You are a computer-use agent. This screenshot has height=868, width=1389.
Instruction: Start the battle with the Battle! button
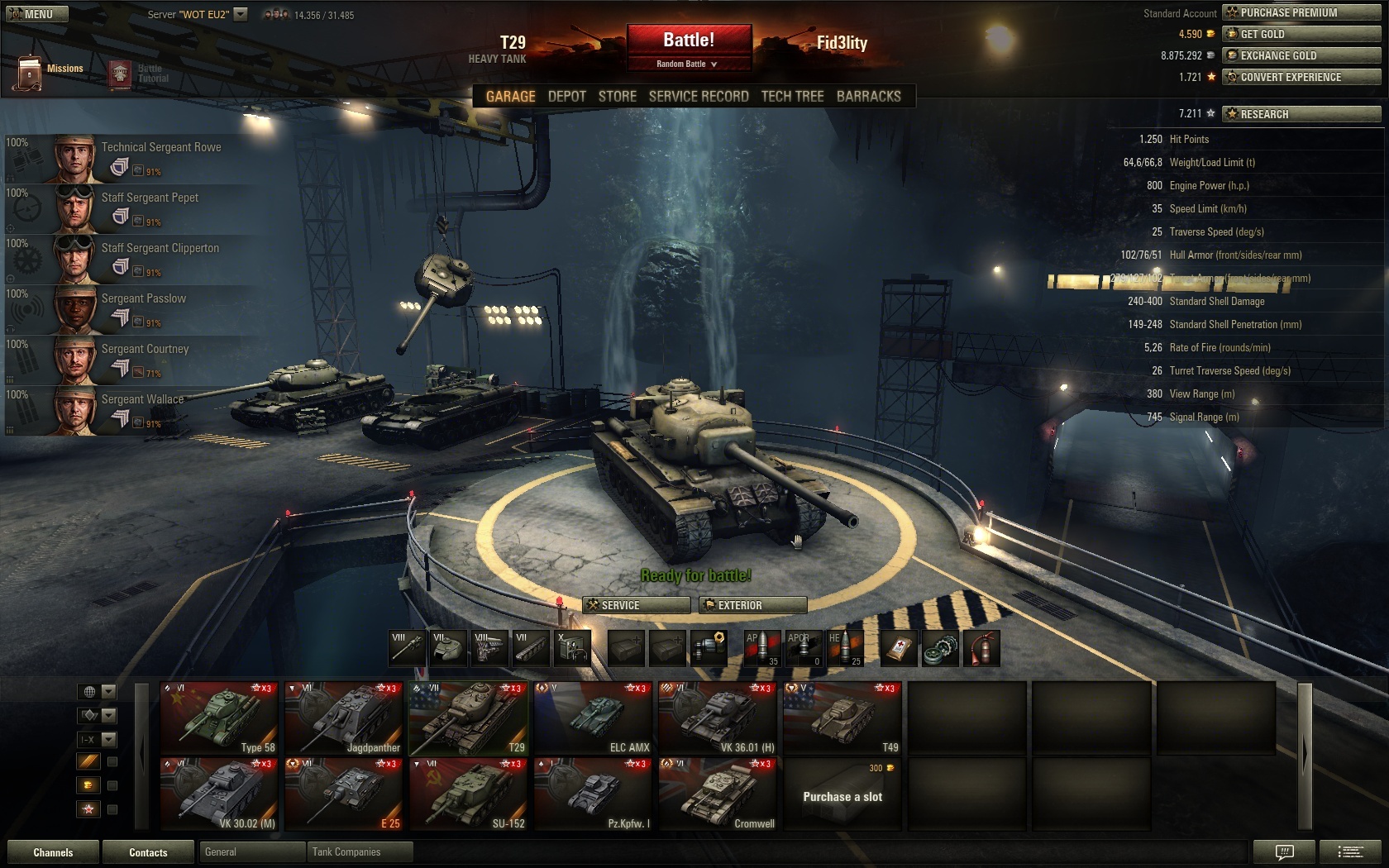point(689,40)
